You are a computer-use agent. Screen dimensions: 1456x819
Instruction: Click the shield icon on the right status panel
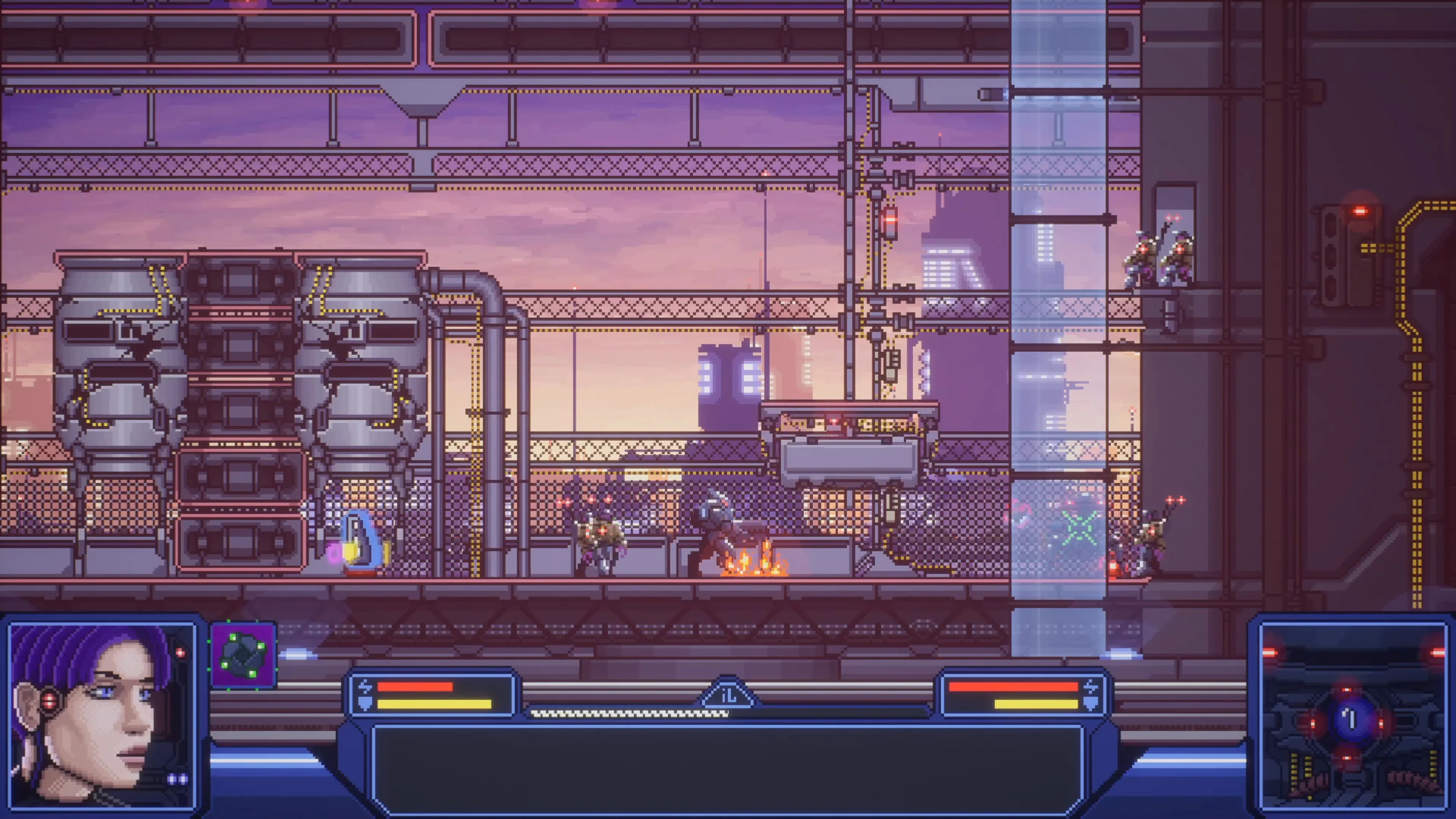pos(1094,704)
